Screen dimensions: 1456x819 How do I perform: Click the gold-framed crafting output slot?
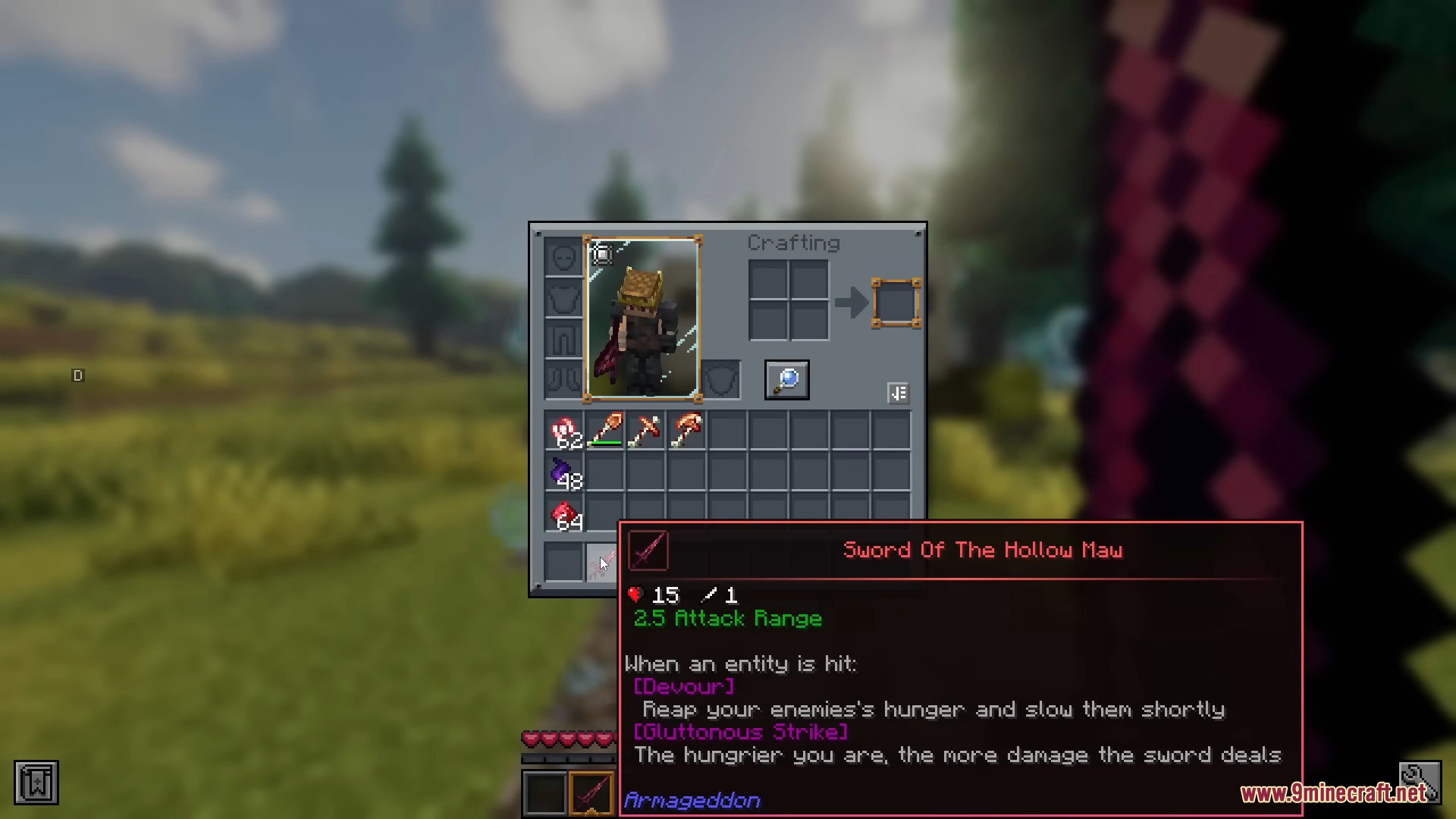point(897,303)
